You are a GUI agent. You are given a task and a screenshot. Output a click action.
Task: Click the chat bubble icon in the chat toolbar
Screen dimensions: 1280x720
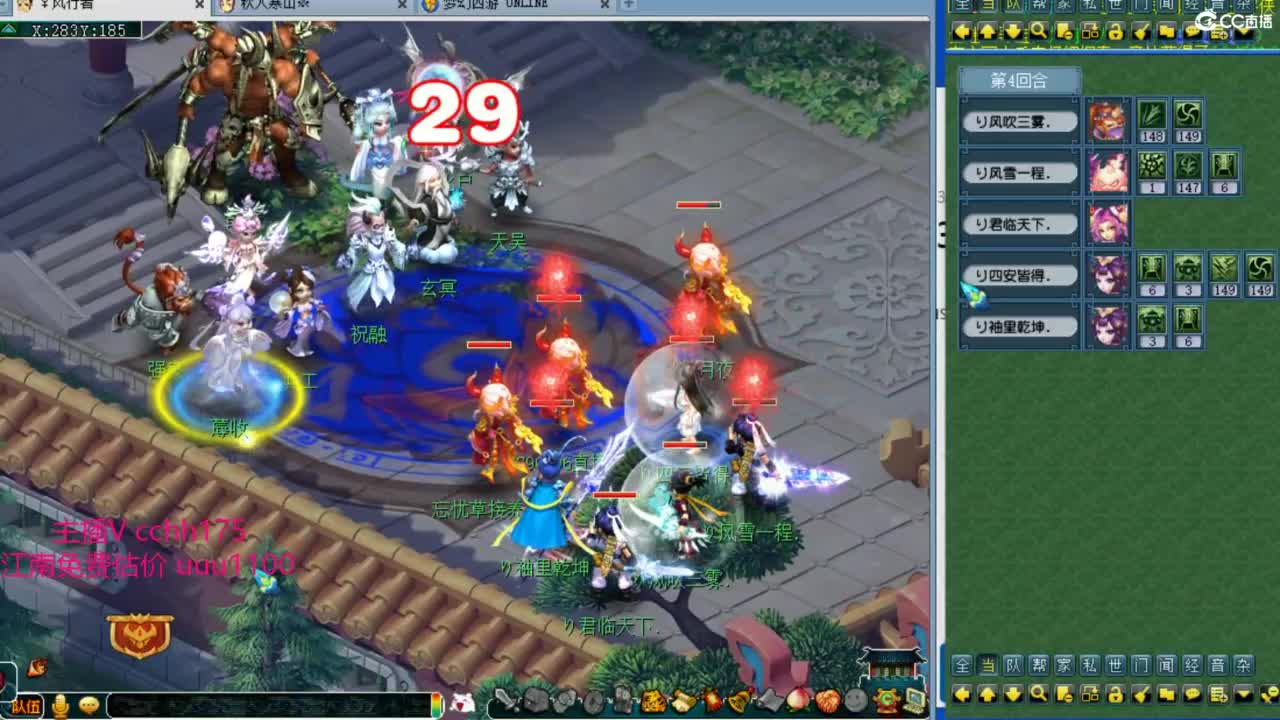point(1191,697)
